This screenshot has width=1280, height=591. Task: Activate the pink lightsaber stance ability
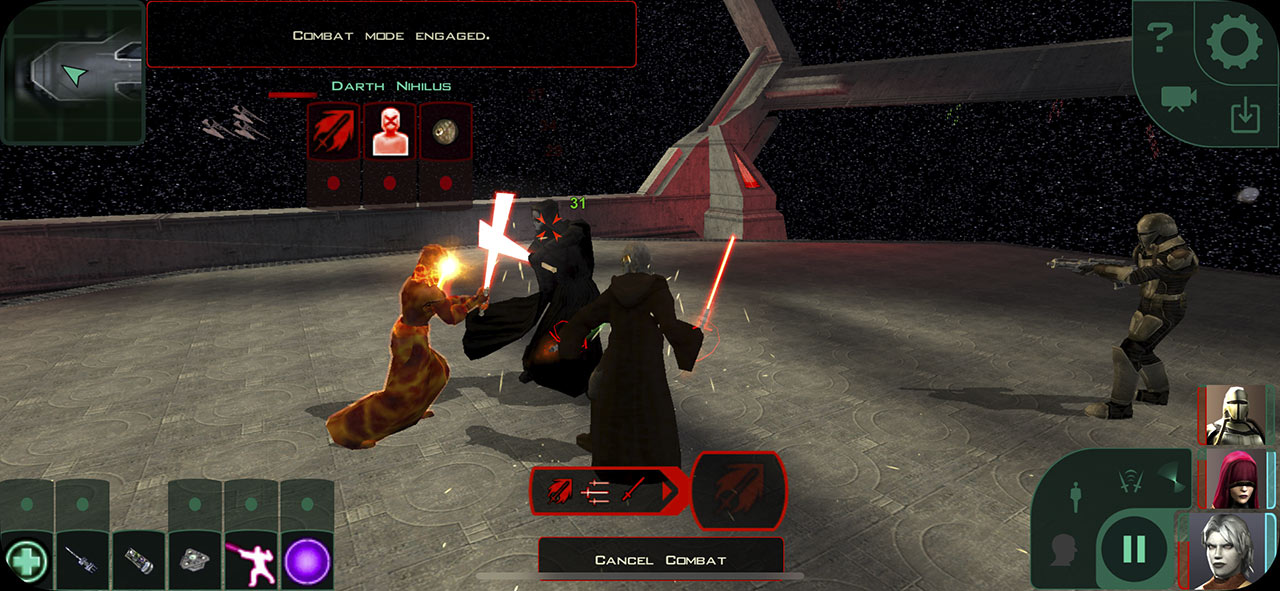point(250,560)
